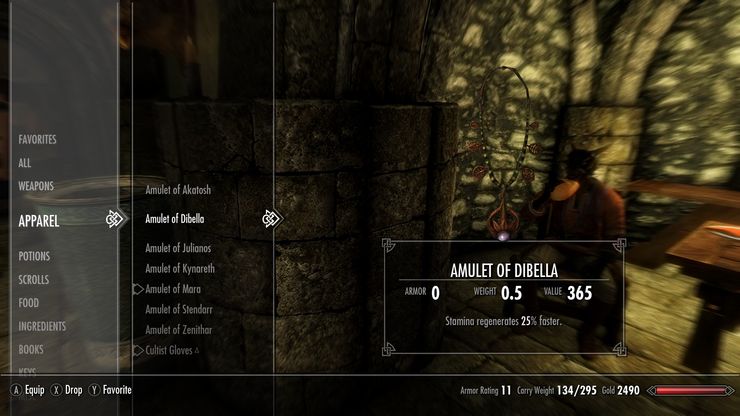Select the Apparel category
The image size is (740, 416).
[39, 220]
